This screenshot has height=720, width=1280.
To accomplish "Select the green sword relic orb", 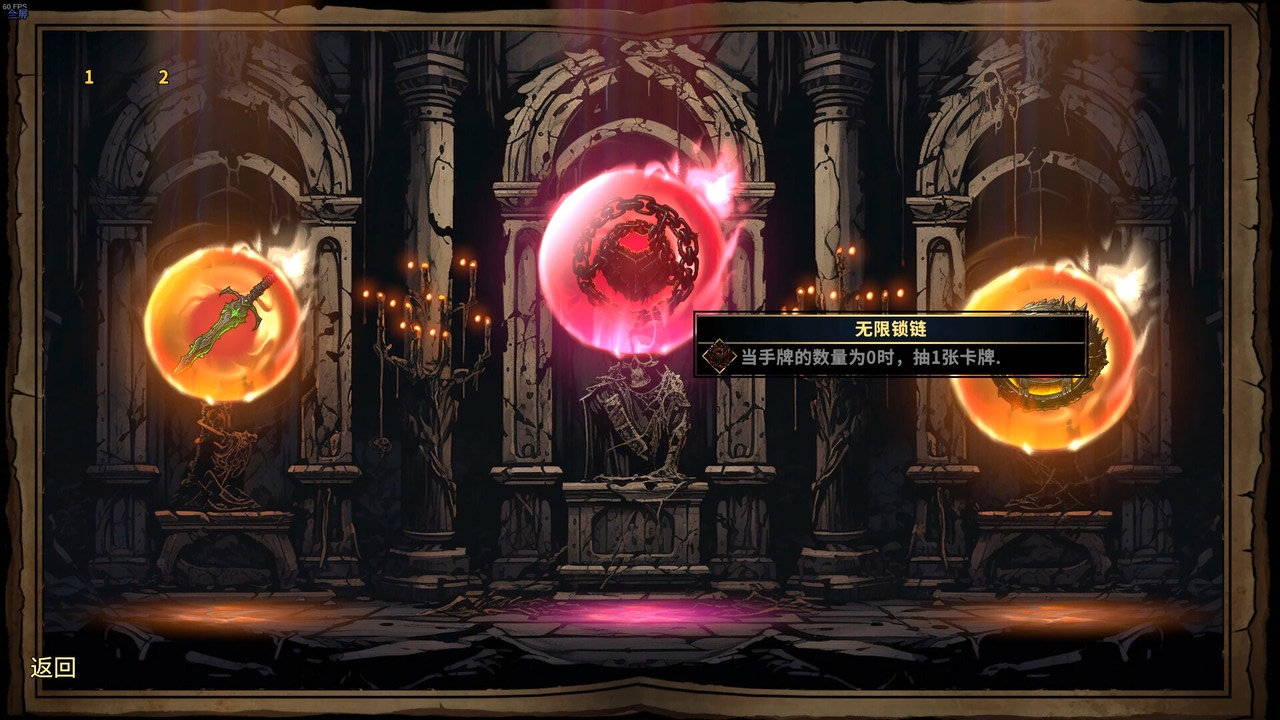I will (x=225, y=320).
